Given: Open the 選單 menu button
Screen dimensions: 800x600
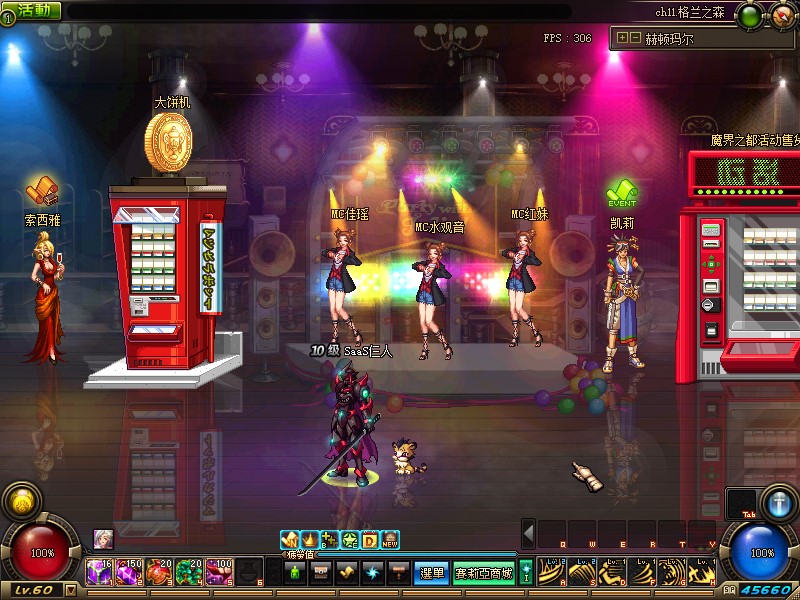Looking at the screenshot, I should pyautogui.click(x=431, y=573).
